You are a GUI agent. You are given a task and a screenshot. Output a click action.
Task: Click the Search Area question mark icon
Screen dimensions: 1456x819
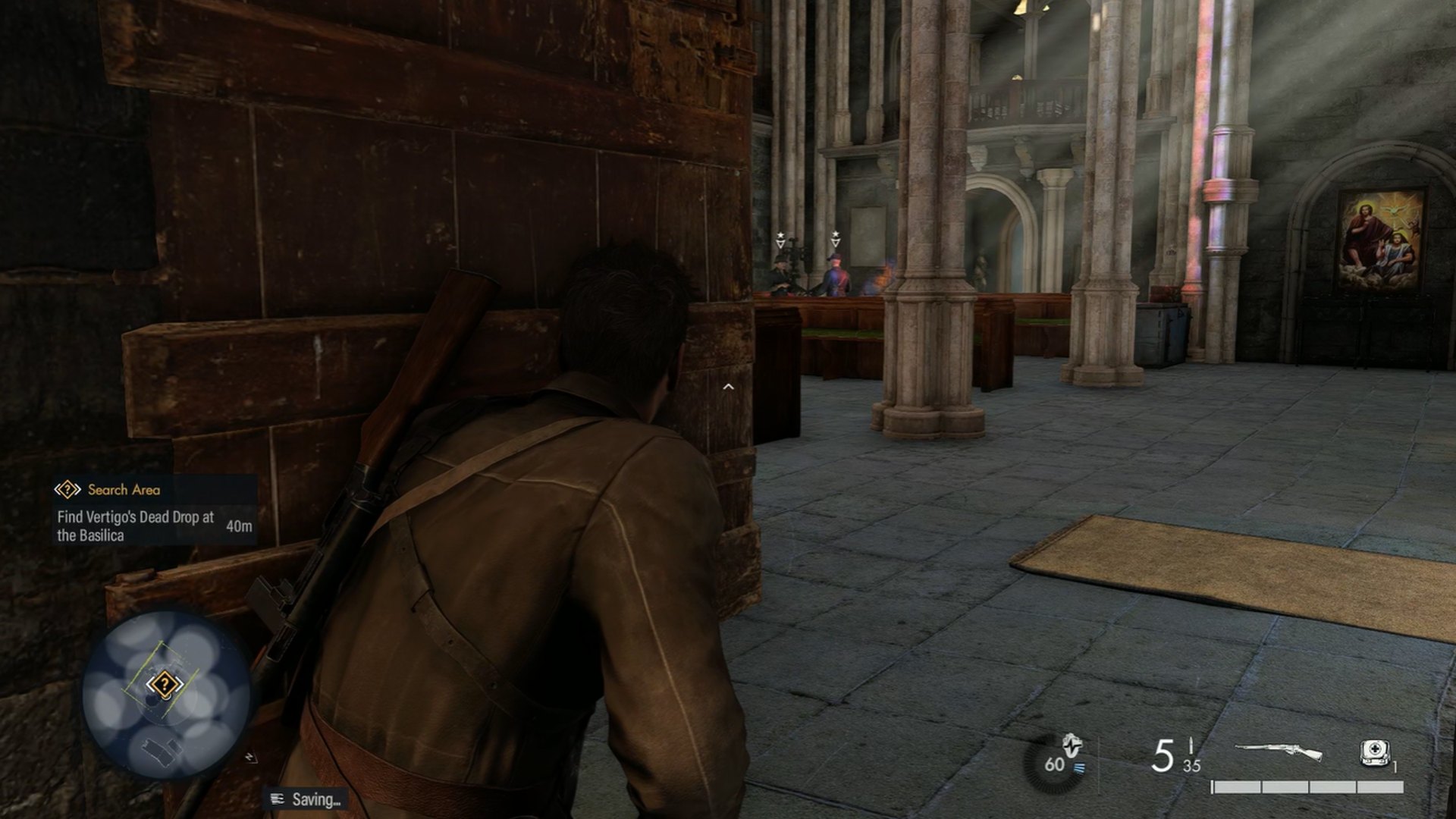coord(67,490)
